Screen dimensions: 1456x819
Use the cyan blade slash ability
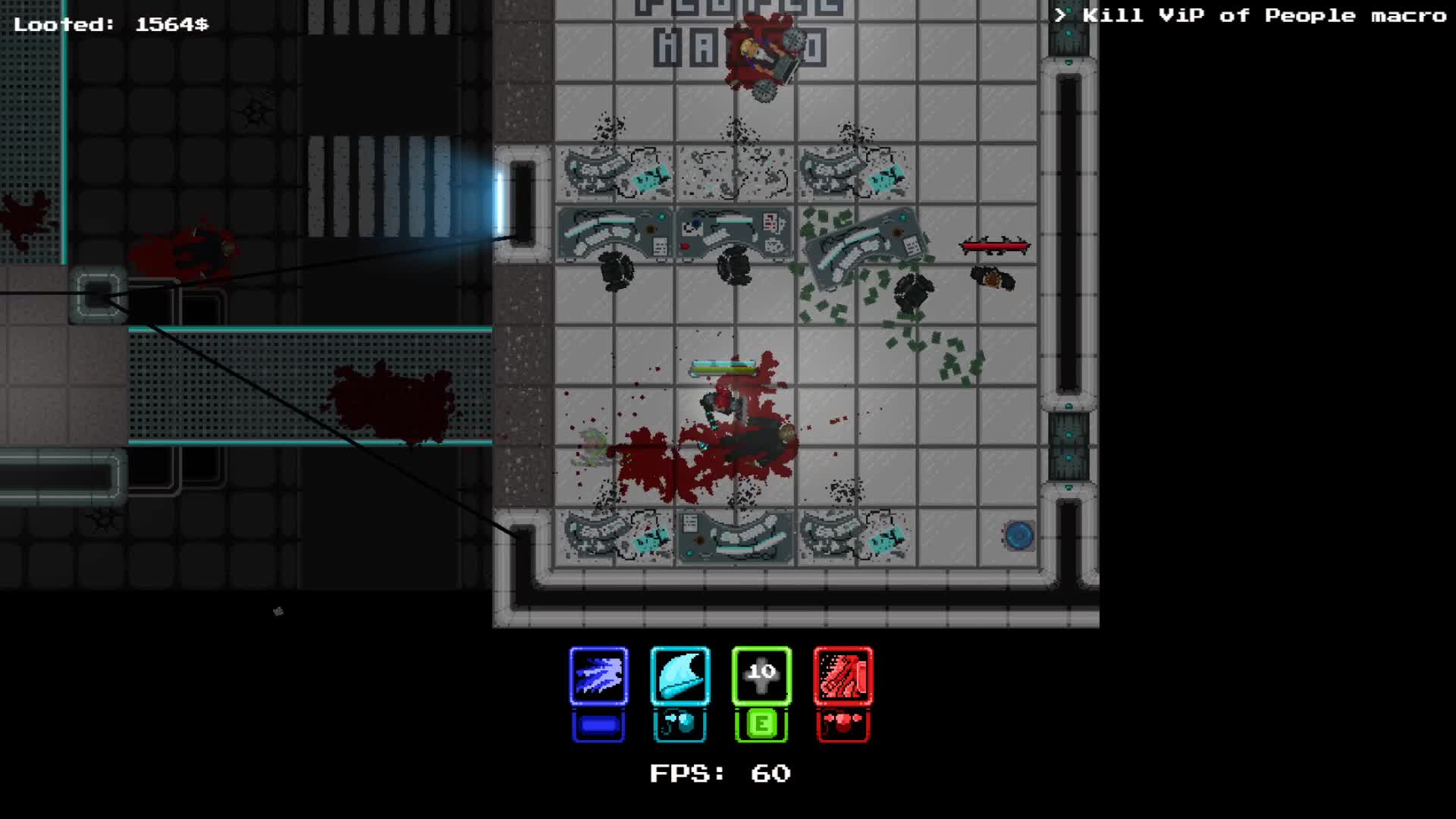click(680, 676)
